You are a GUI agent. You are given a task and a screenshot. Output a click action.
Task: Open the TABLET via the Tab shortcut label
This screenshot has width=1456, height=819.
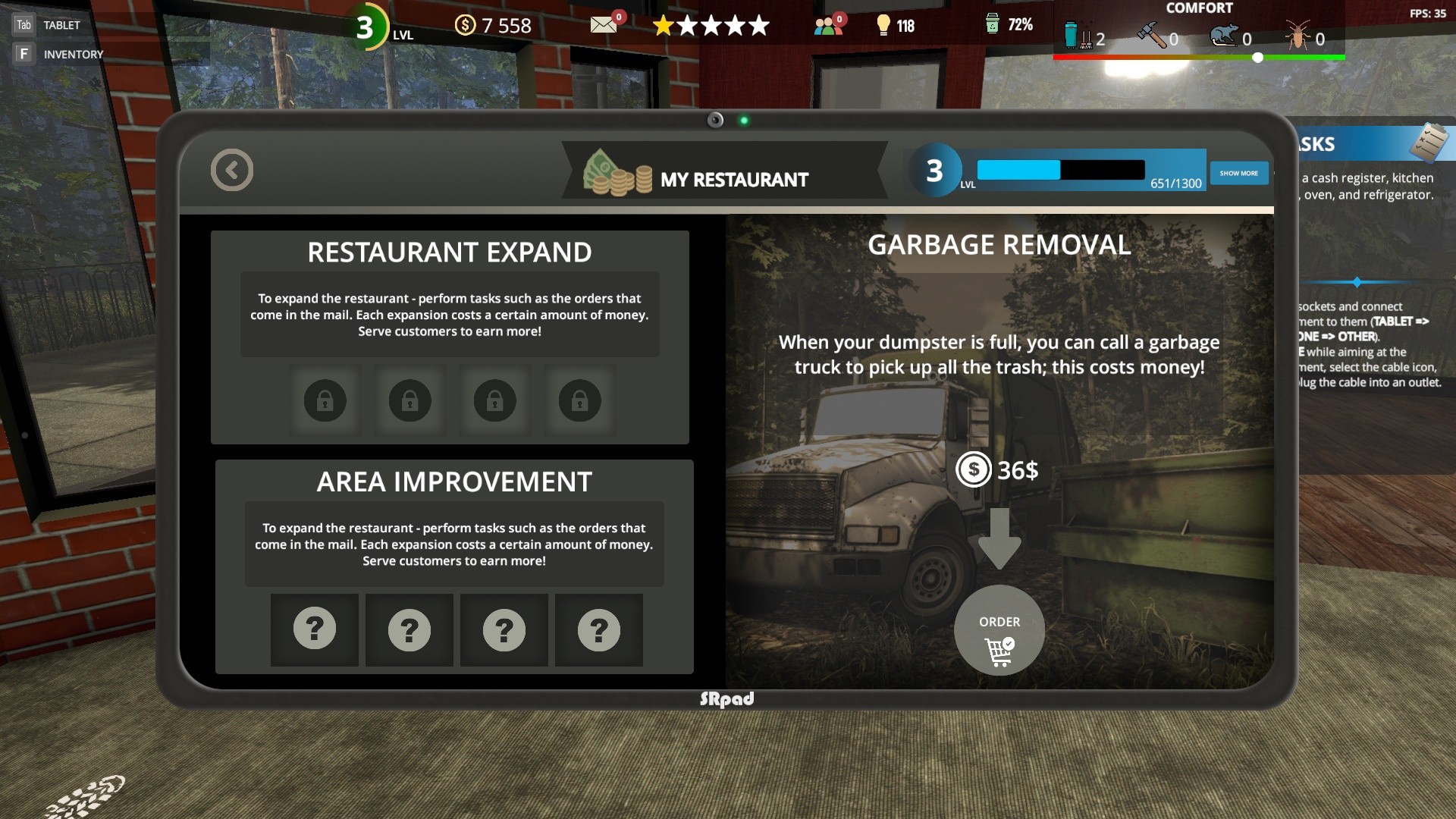tap(24, 24)
